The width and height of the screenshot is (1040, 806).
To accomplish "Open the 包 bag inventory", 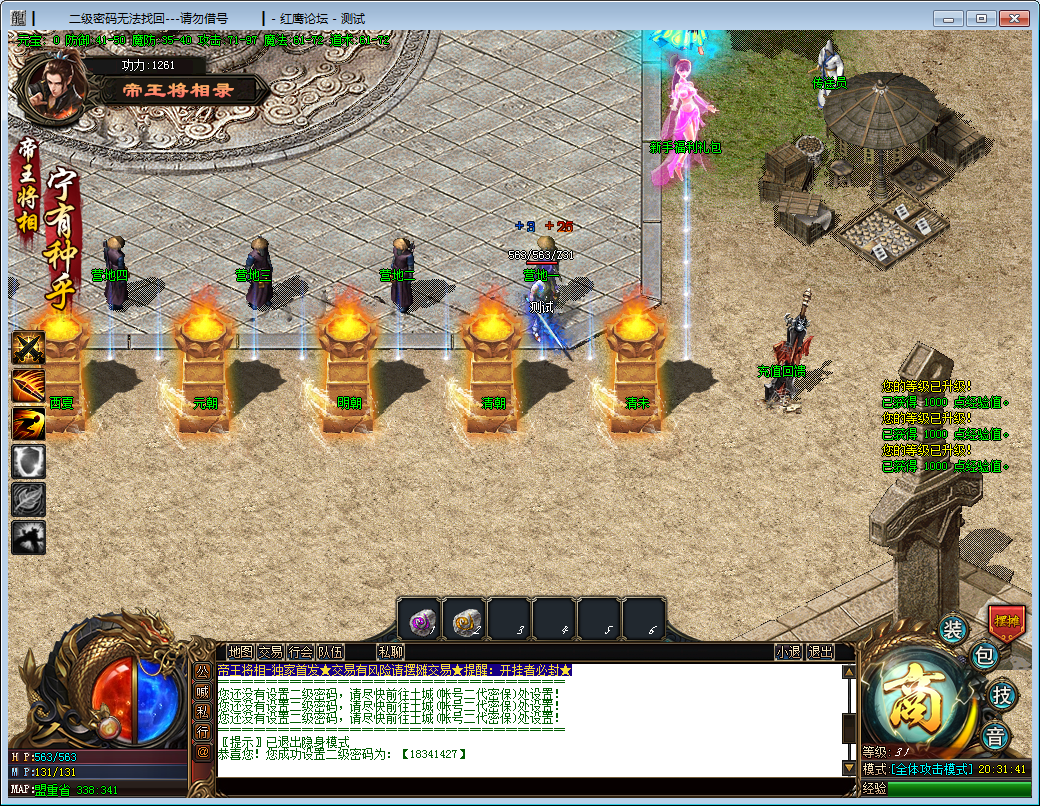I will 984,656.
